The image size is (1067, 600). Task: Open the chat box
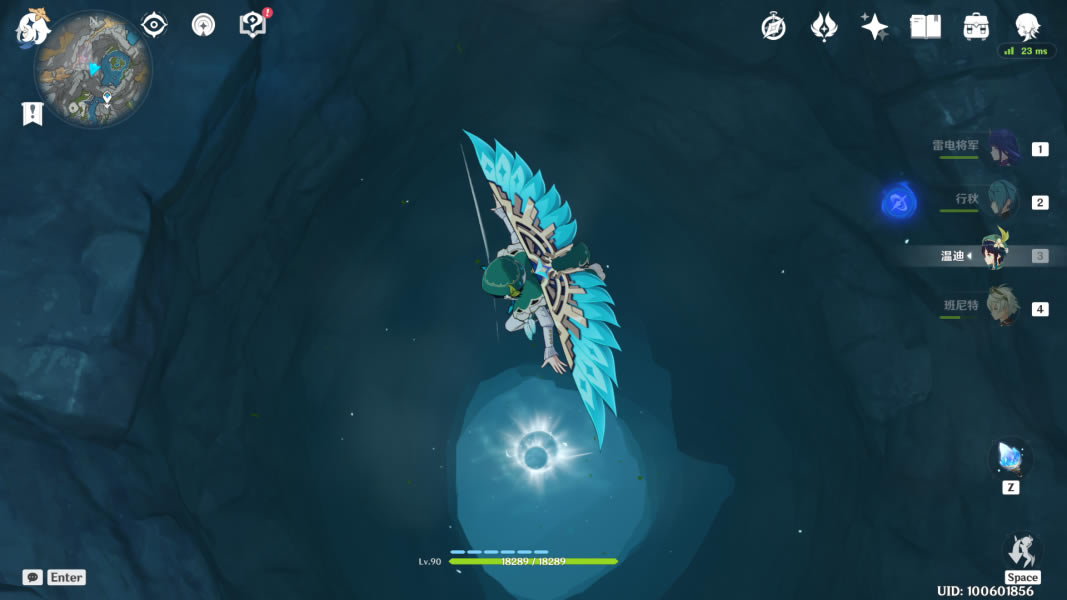click(x=33, y=577)
